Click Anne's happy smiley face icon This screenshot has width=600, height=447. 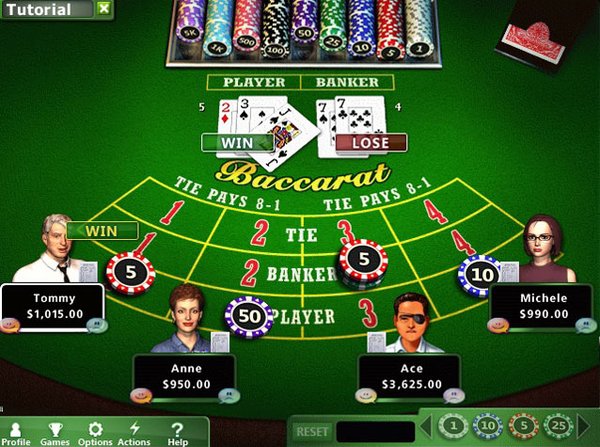click(x=142, y=393)
